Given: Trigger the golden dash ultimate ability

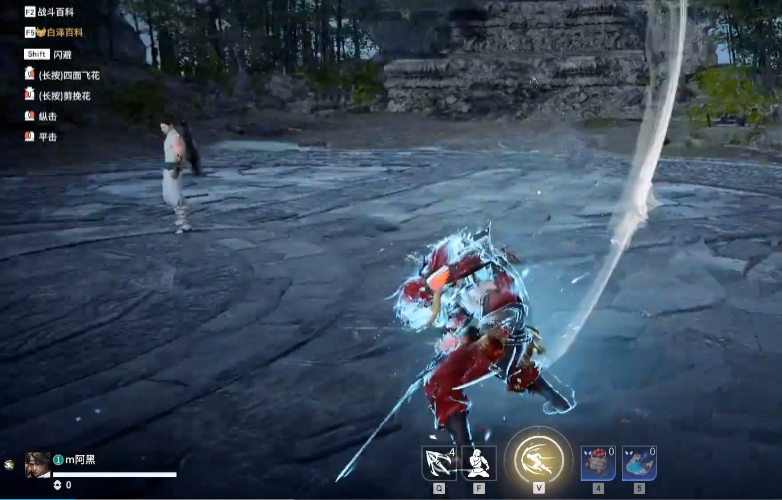Looking at the screenshot, I should click(538, 460).
